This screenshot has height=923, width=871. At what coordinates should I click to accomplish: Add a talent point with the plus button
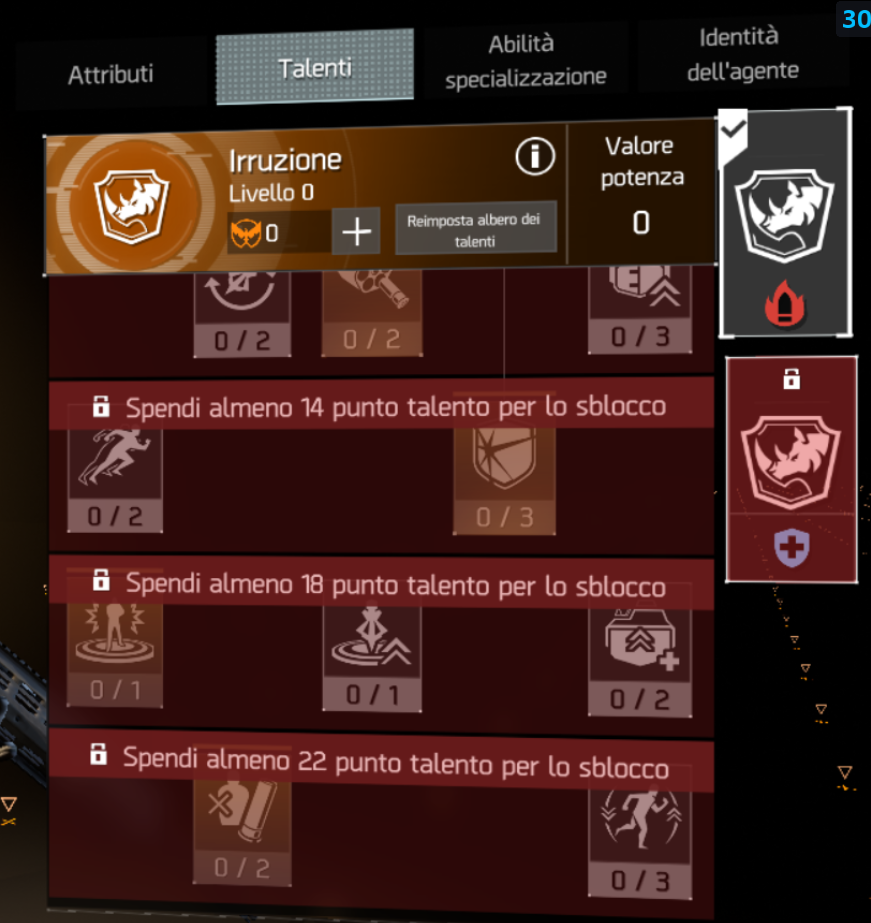click(x=356, y=233)
